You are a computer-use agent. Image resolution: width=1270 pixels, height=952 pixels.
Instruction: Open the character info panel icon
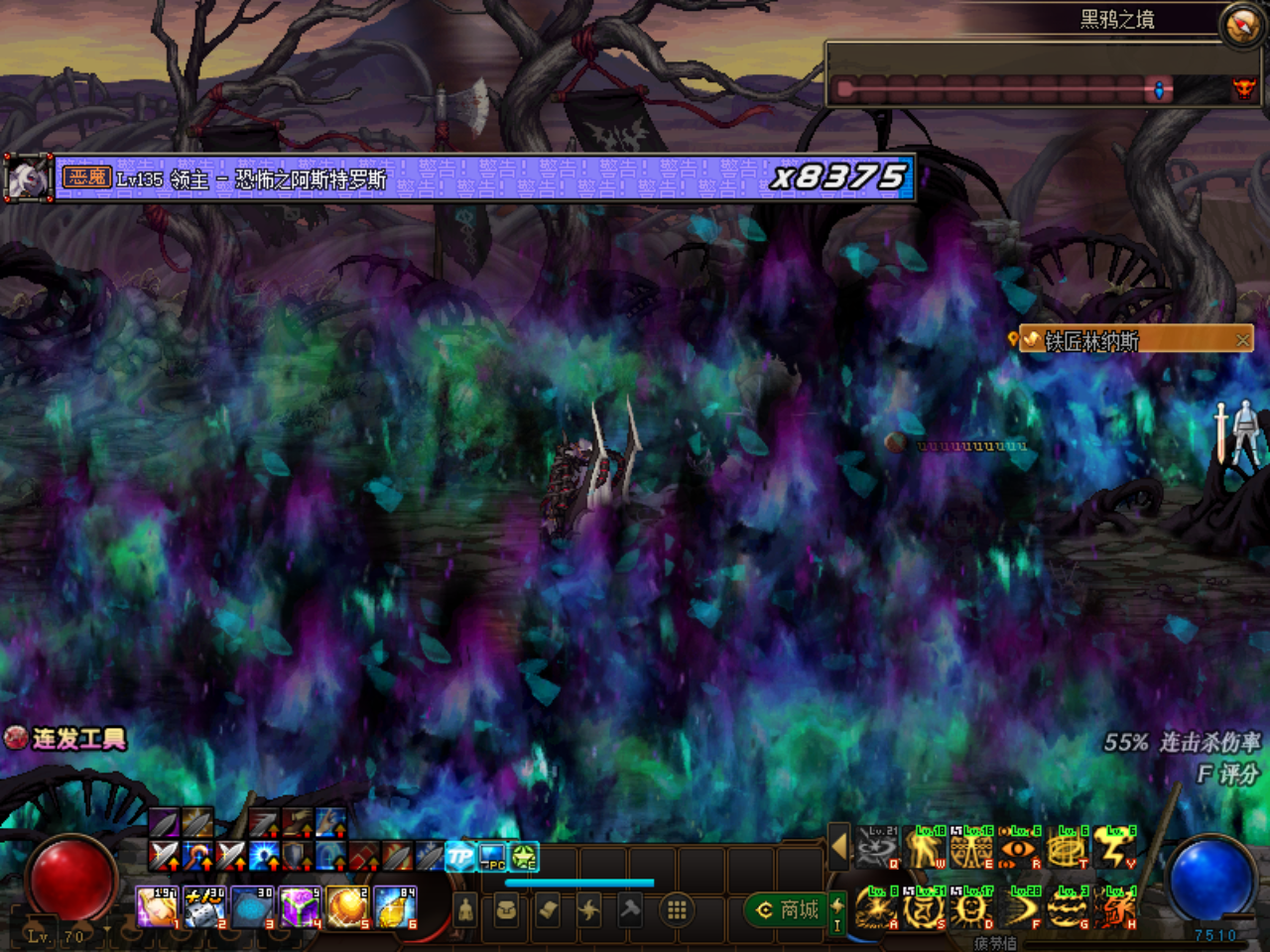464,911
